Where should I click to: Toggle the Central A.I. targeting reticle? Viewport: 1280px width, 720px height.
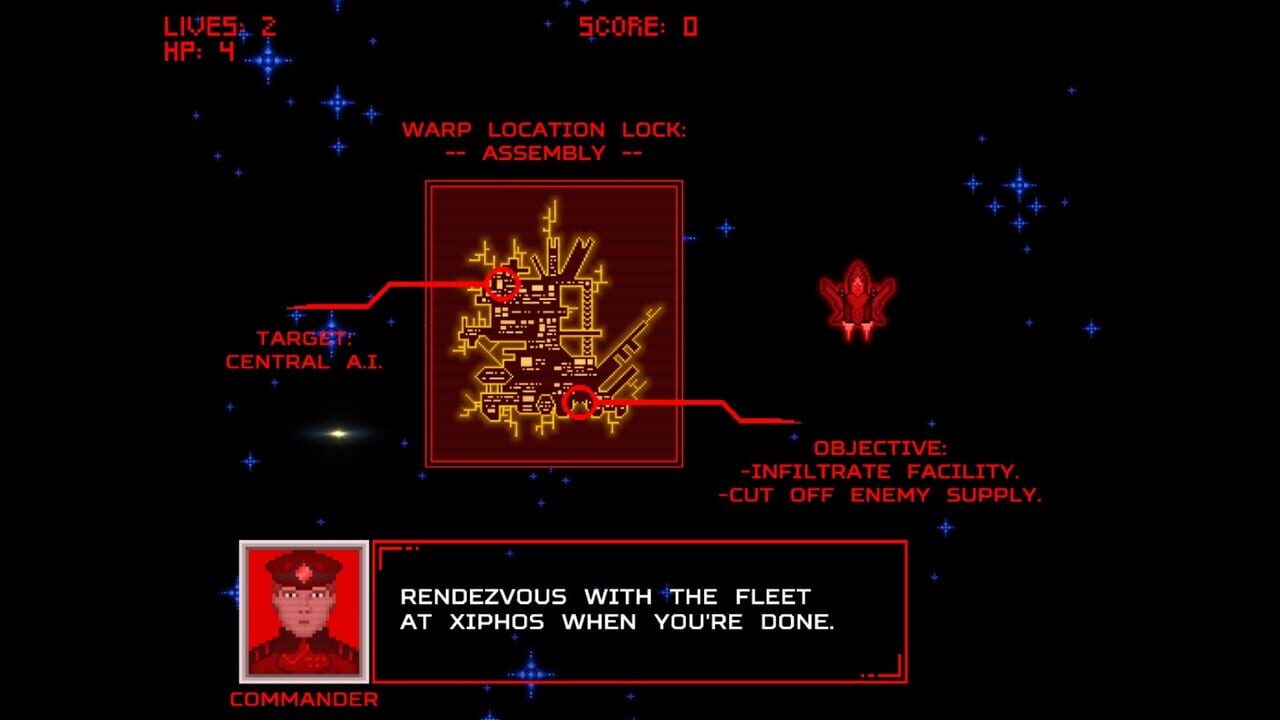click(x=506, y=287)
